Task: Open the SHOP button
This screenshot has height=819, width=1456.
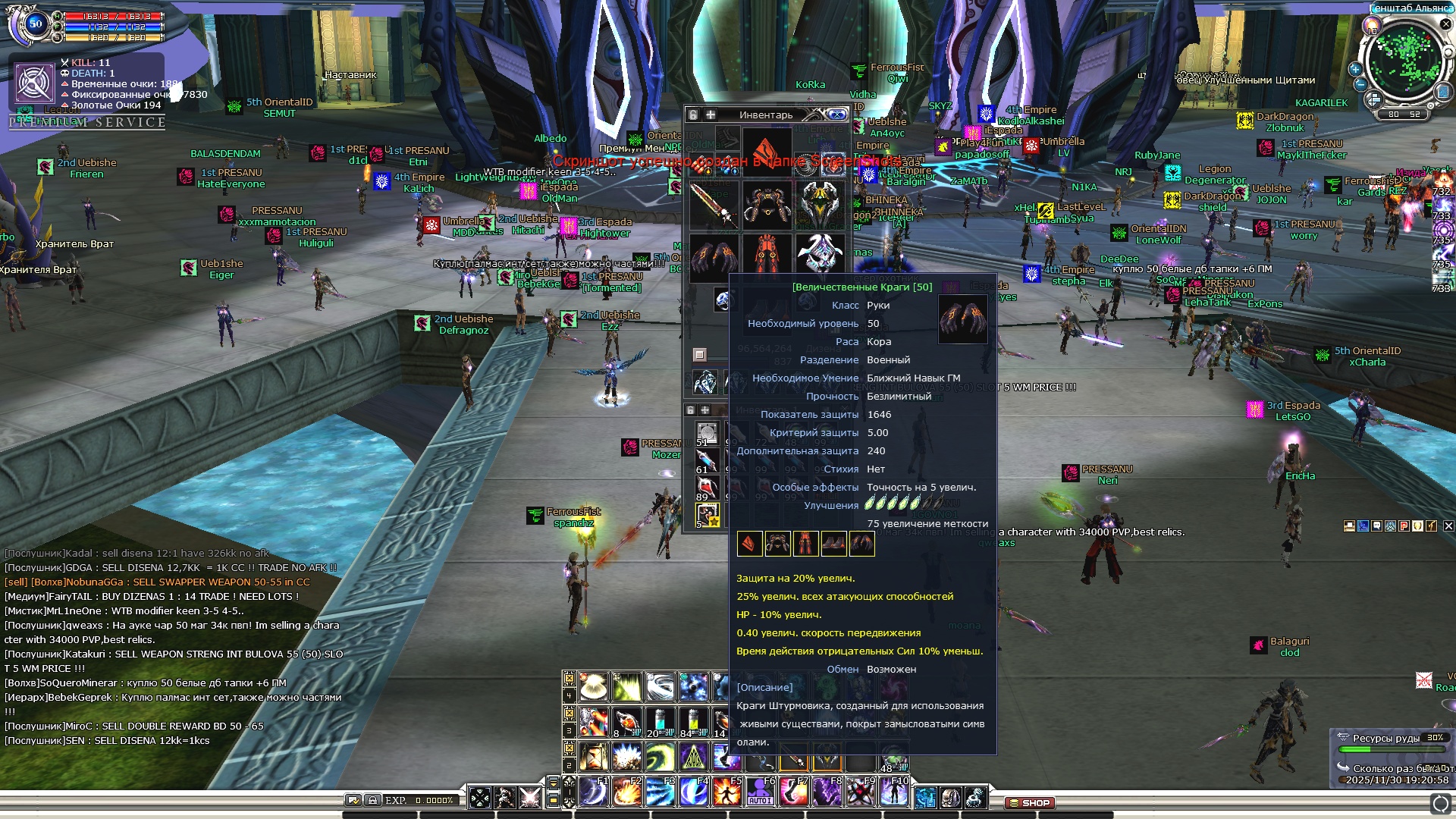Action: pos(1030,802)
